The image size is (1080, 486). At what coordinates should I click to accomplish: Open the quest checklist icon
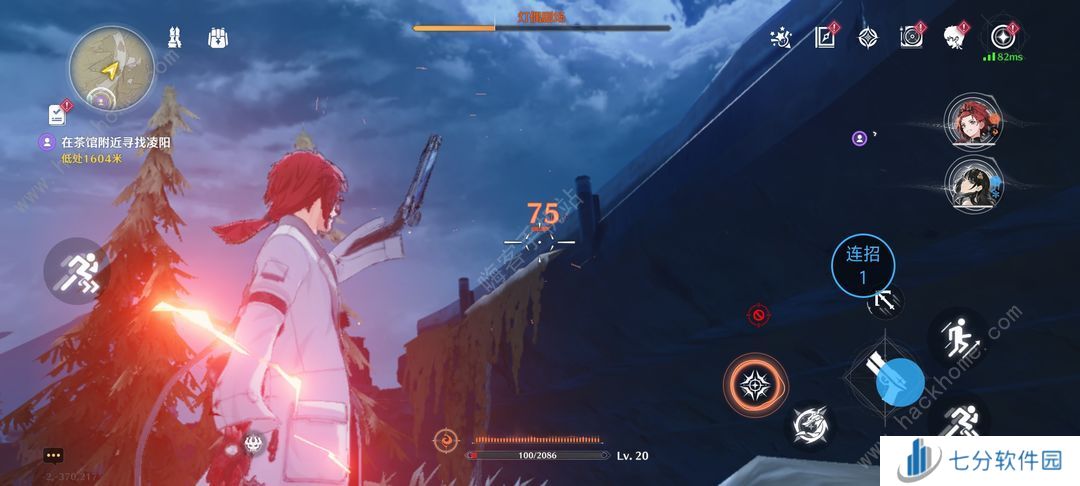click(56, 115)
